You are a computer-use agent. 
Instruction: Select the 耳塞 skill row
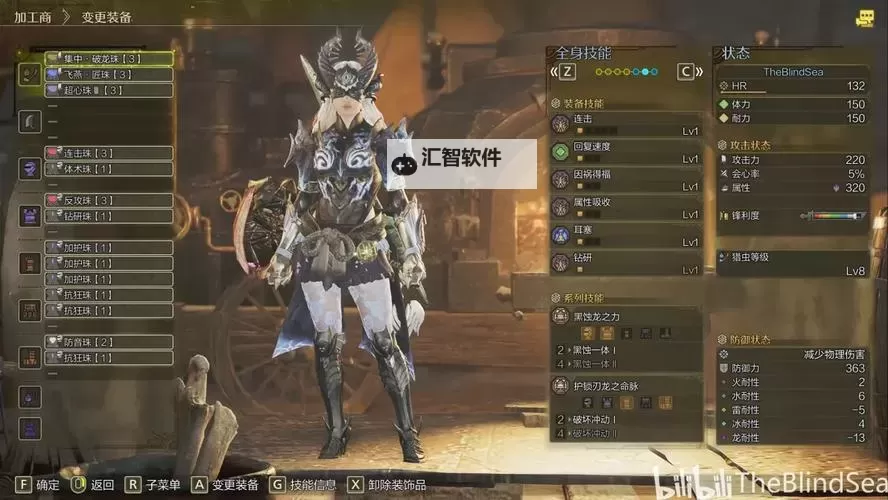coord(626,235)
